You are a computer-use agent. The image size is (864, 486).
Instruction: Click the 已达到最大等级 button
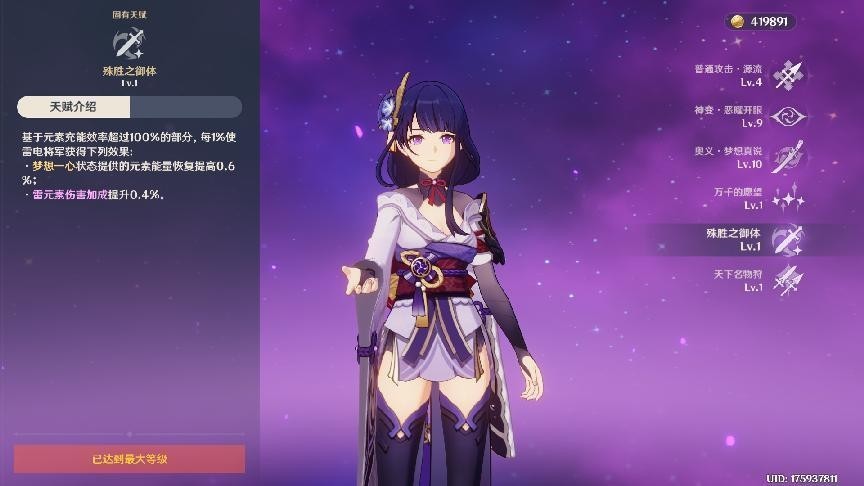(129, 459)
